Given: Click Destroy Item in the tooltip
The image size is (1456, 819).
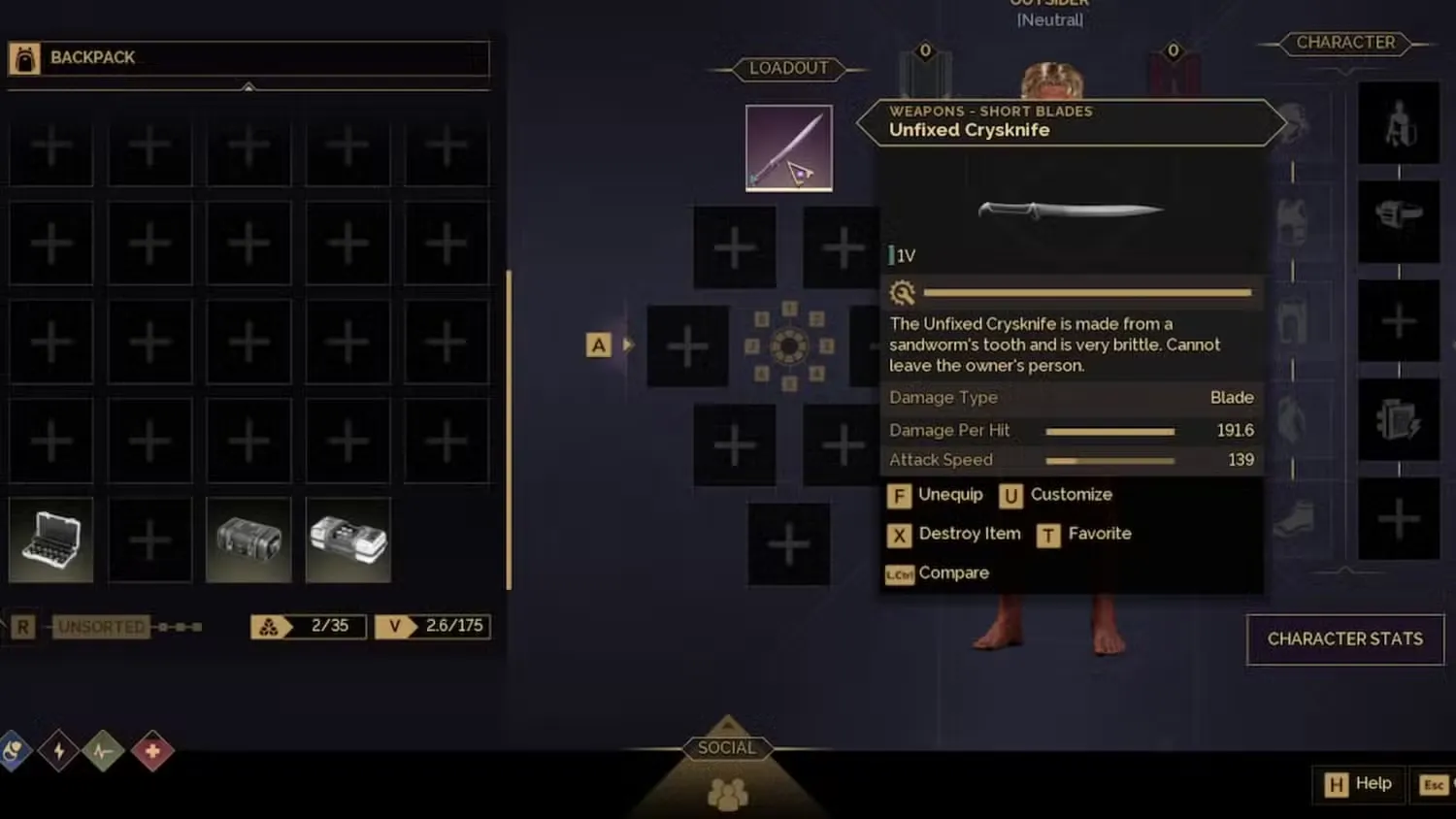Looking at the screenshot, I should (x=954, y=534).
